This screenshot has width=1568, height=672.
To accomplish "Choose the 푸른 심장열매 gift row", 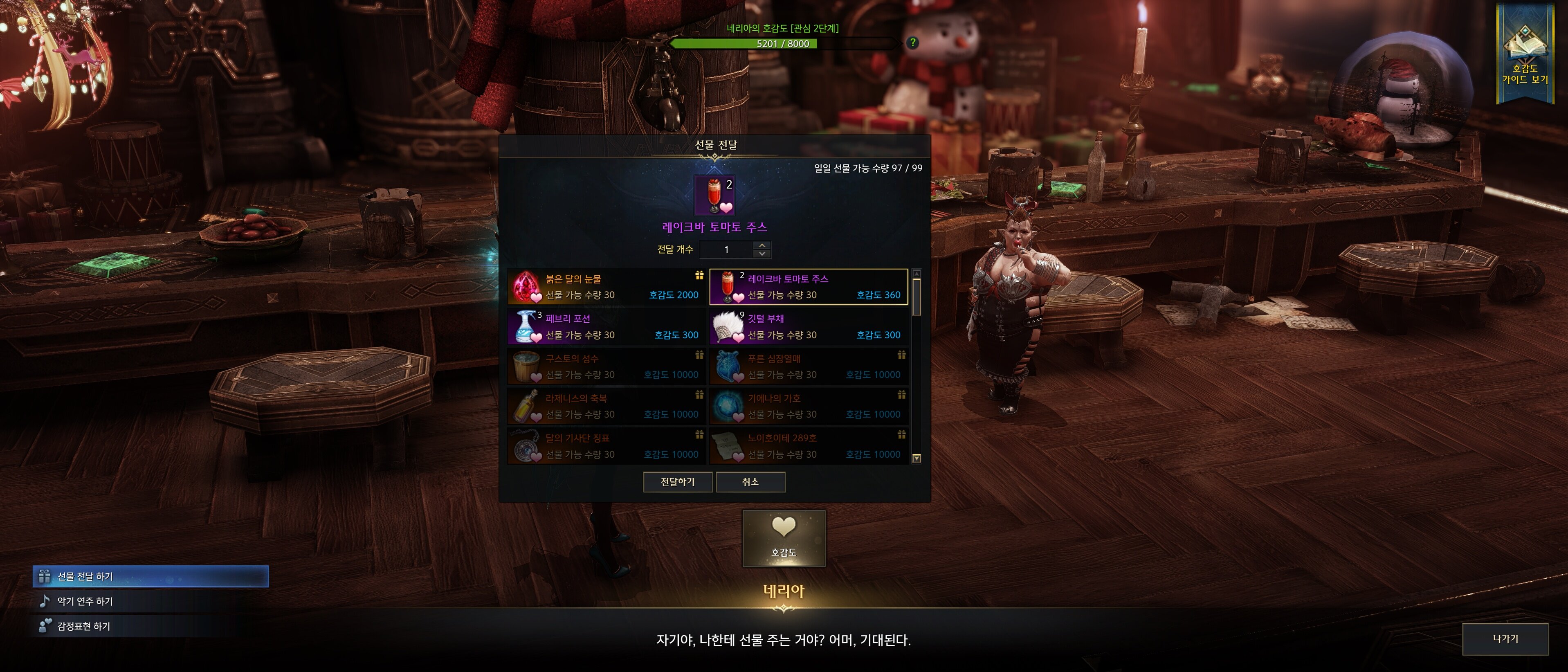I will point(809,366).
